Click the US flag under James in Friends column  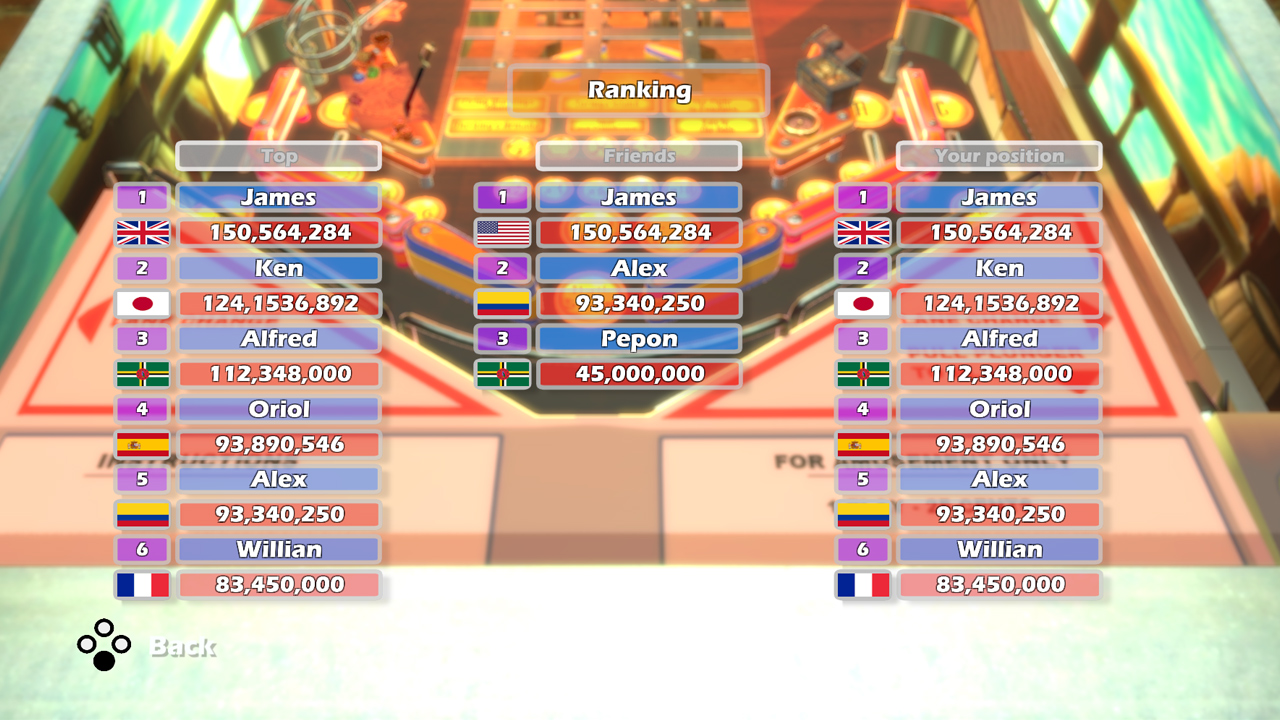pos(502,232)
